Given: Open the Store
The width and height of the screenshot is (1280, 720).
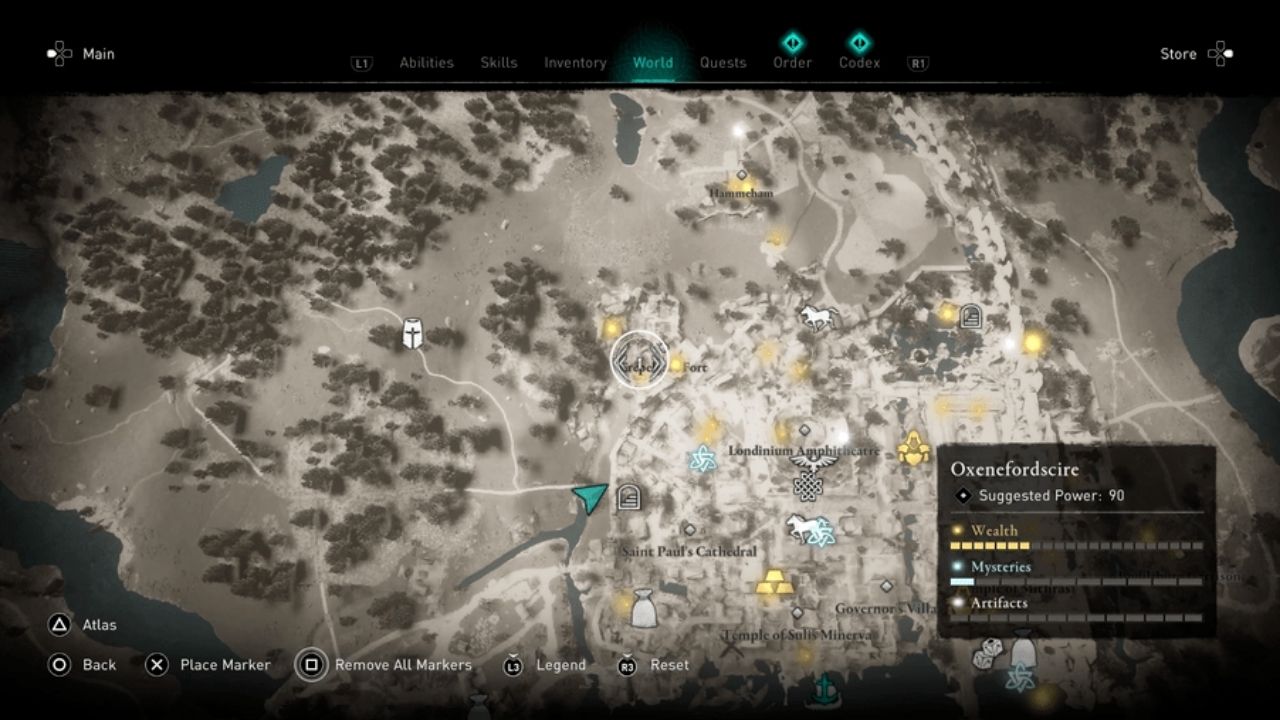Looking at the screenshot, I should coord(1178,54).
